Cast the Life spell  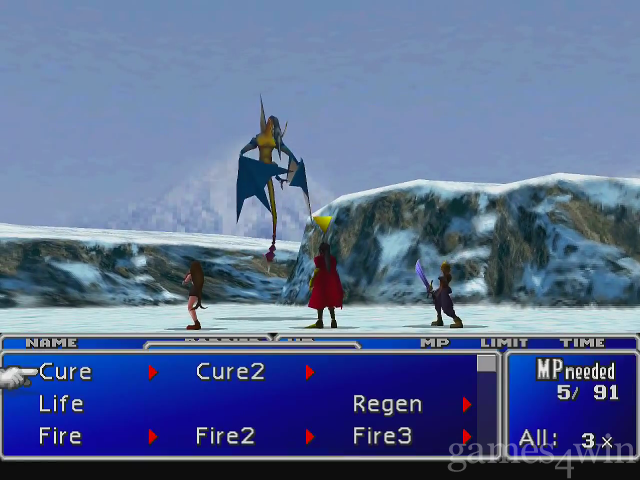[60, 404]
